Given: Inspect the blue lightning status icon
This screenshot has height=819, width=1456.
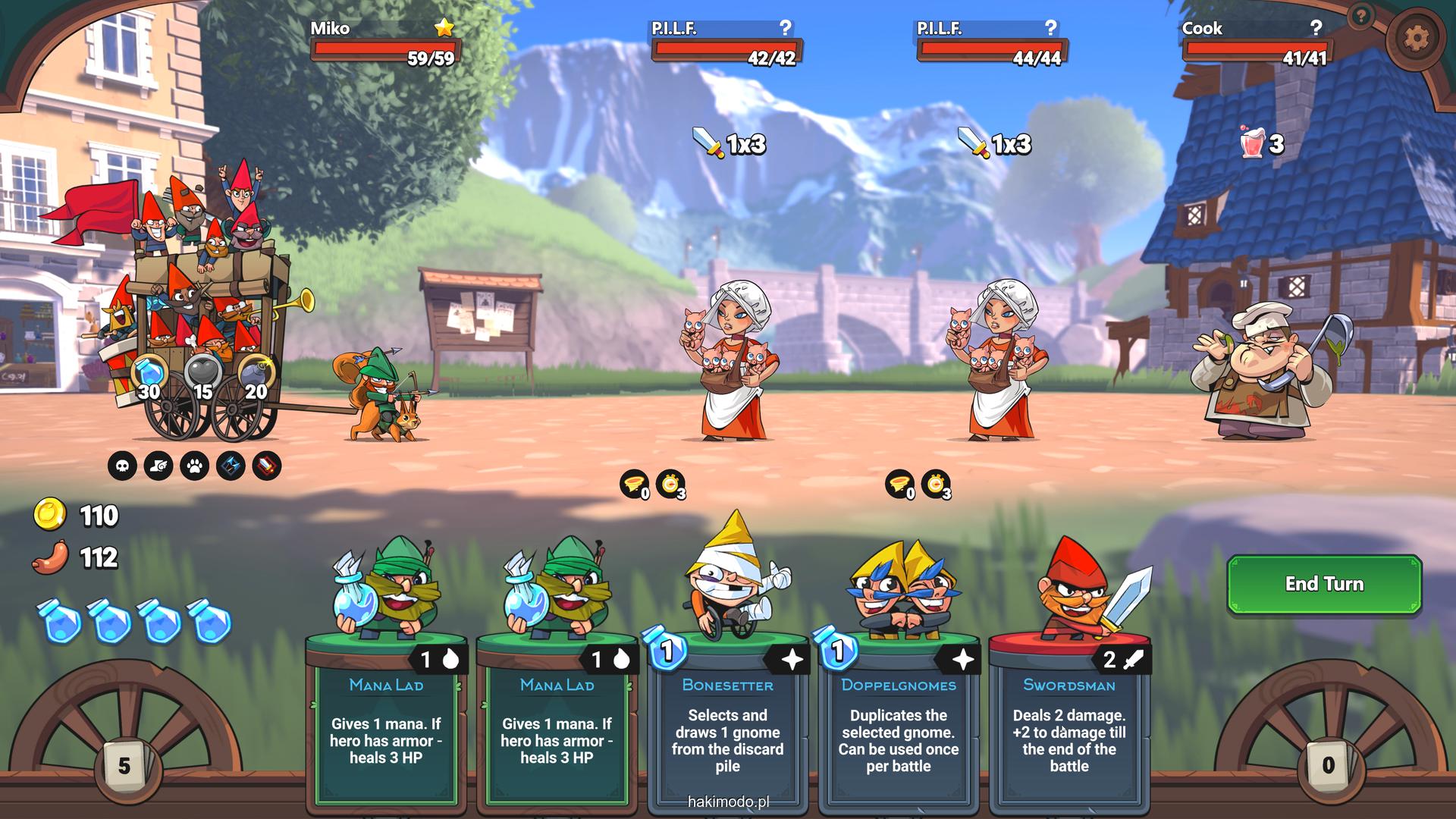Looking at the screenshot, I should pos(231,466).
